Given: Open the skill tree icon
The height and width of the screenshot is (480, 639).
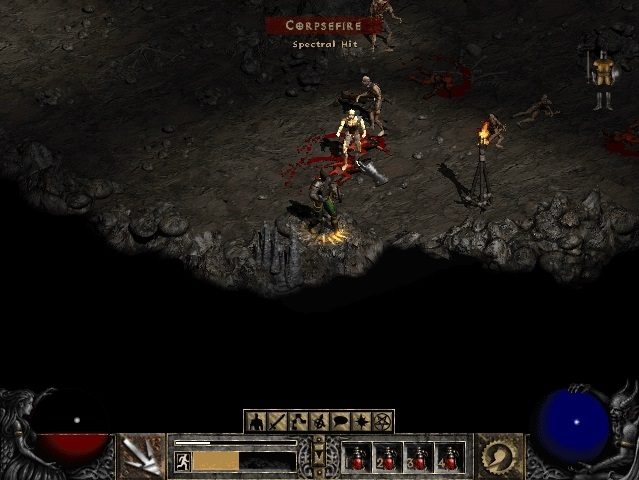Looking at the screenshot, I should [298, 421].
